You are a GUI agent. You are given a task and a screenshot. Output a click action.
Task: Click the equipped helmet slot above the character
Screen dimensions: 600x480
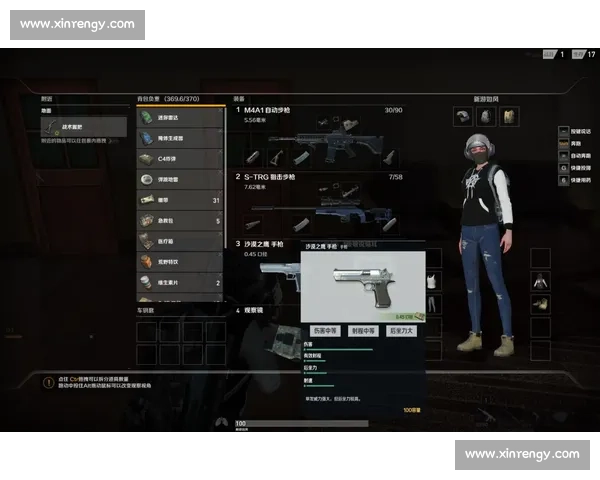(x=461, y=117)
